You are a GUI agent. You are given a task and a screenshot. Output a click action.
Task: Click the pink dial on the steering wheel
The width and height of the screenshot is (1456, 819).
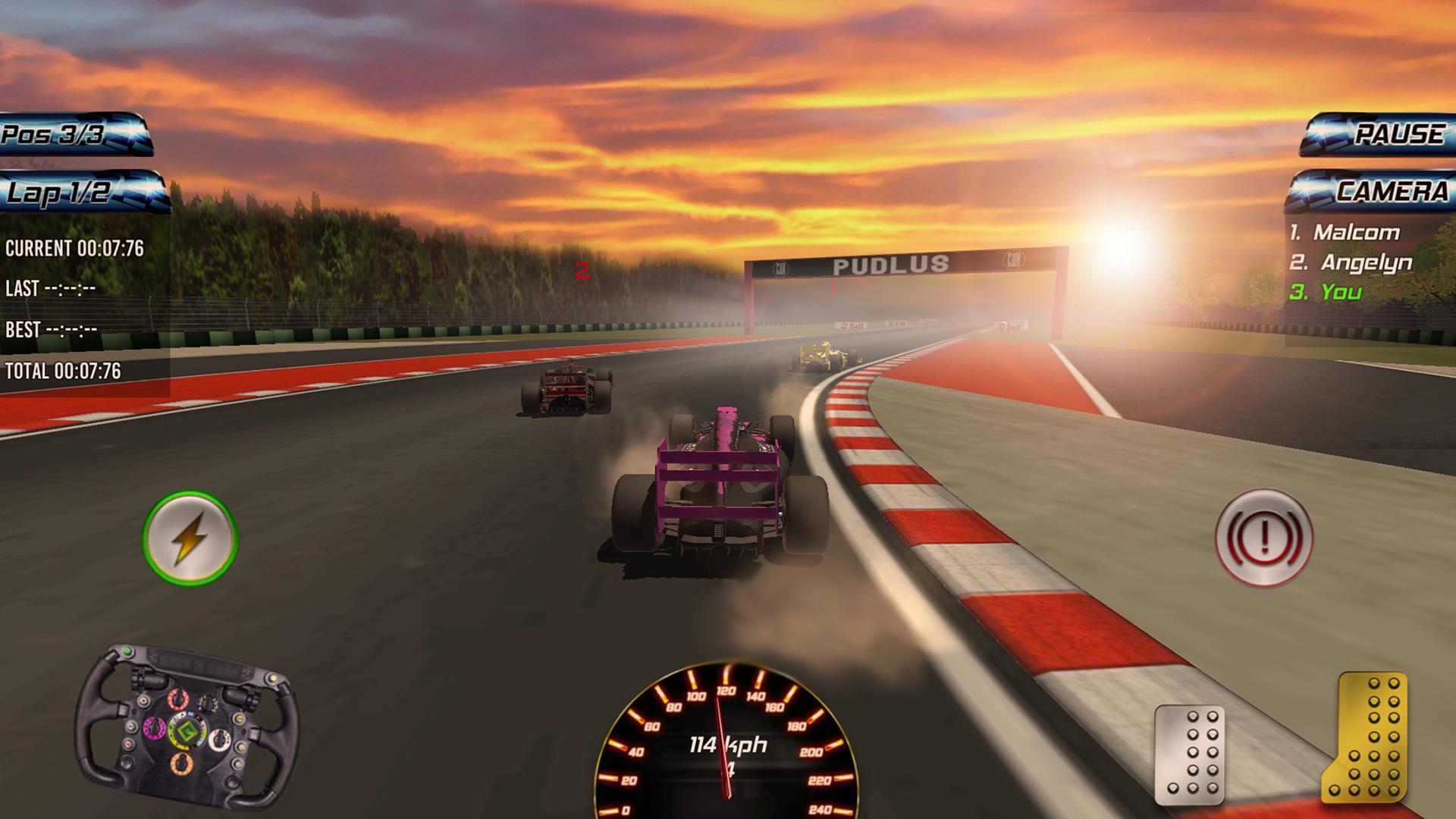pos(155,728)
